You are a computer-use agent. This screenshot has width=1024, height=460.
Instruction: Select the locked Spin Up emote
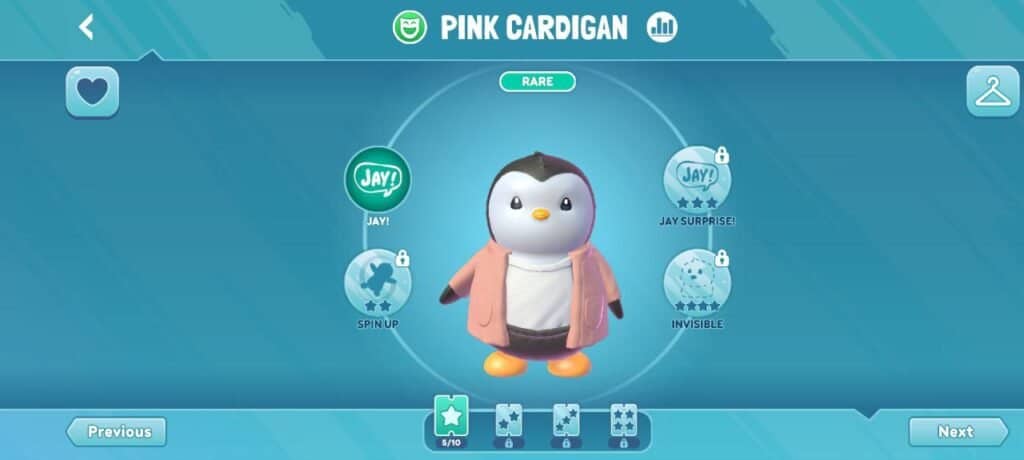(x=377, y=283)
